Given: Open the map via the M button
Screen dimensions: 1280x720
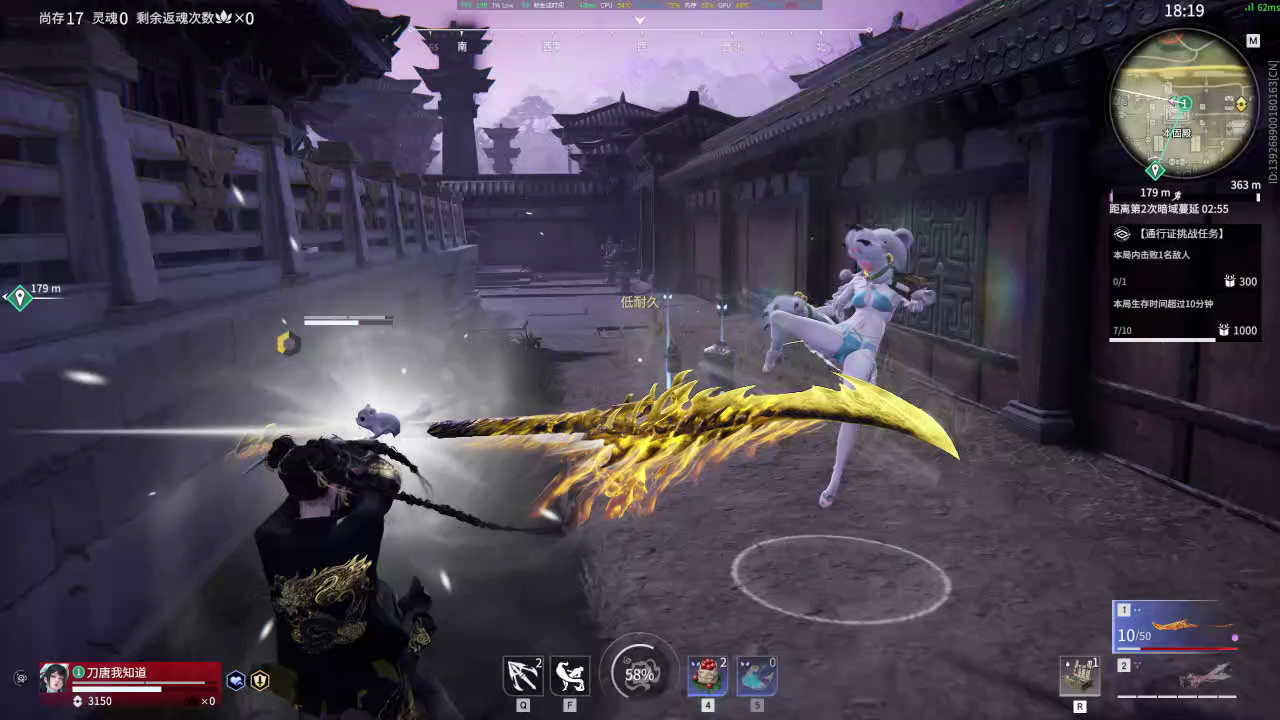Looking at the screenshot, I should tap(1253, 41).
